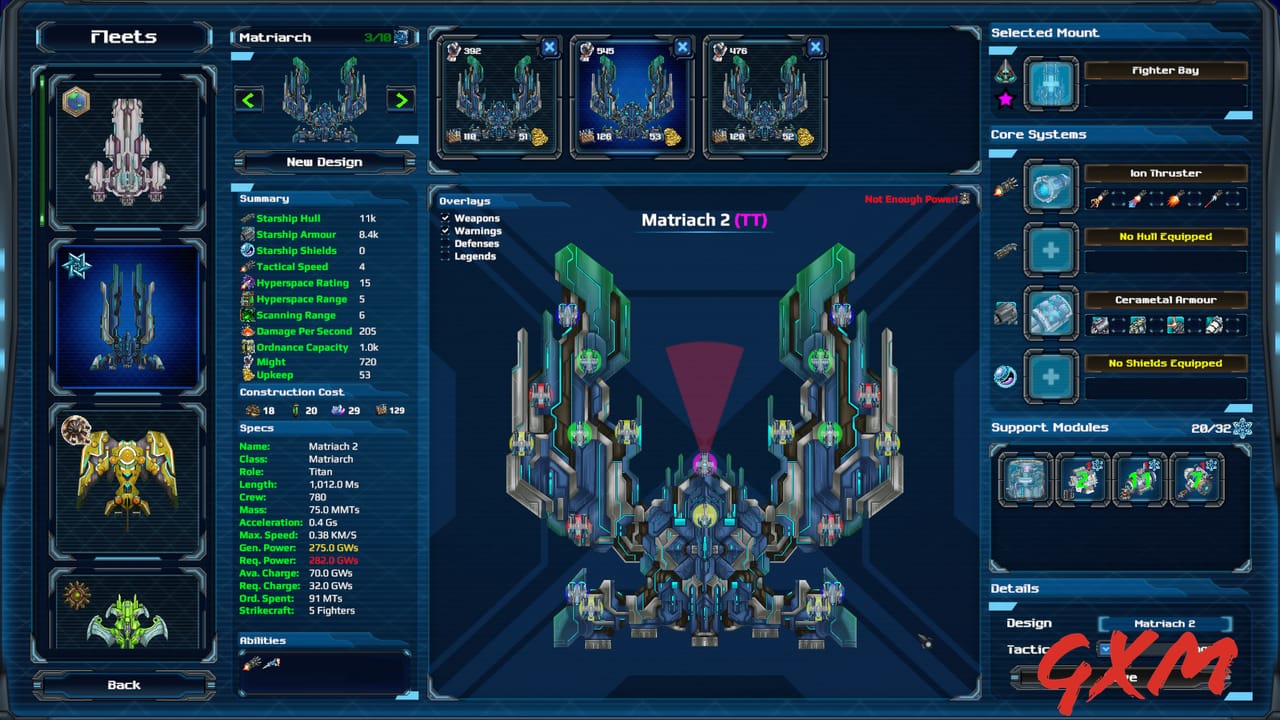Screen dimensions: 1280x720
Task: Enable the Defenses overlay
Action: 444,243
